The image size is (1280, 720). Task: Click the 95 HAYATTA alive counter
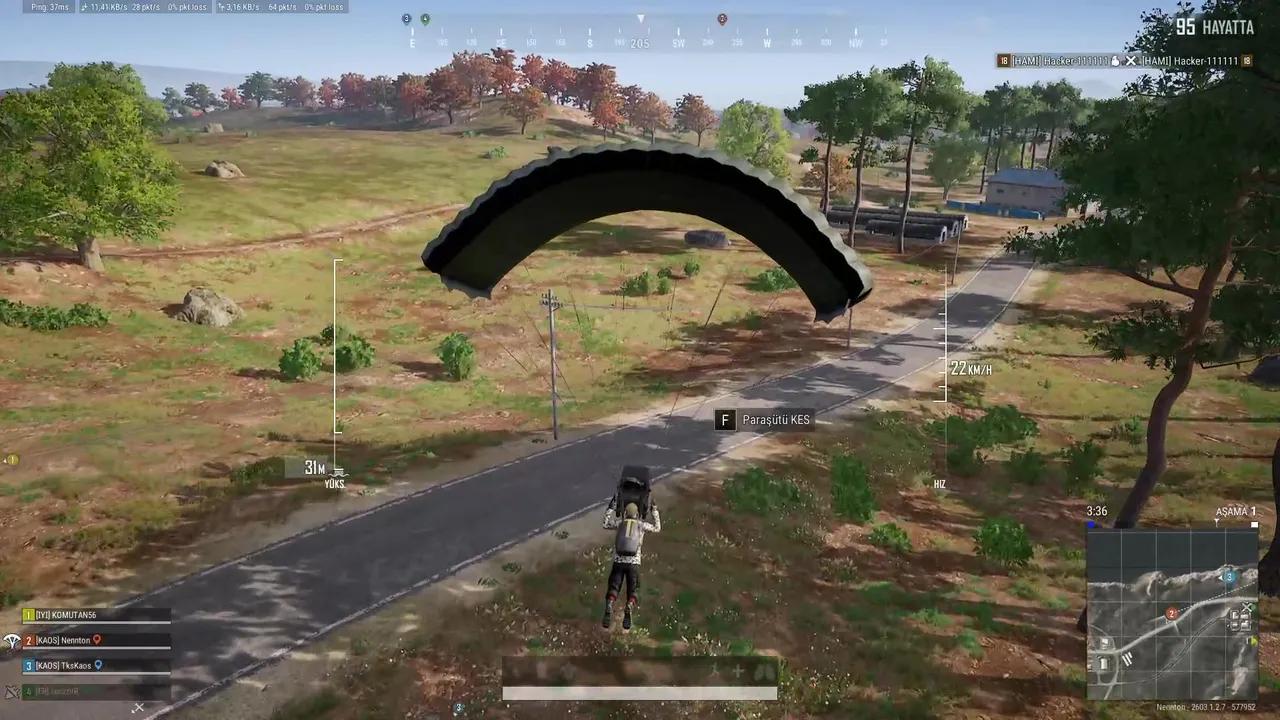coord(1213,28)
